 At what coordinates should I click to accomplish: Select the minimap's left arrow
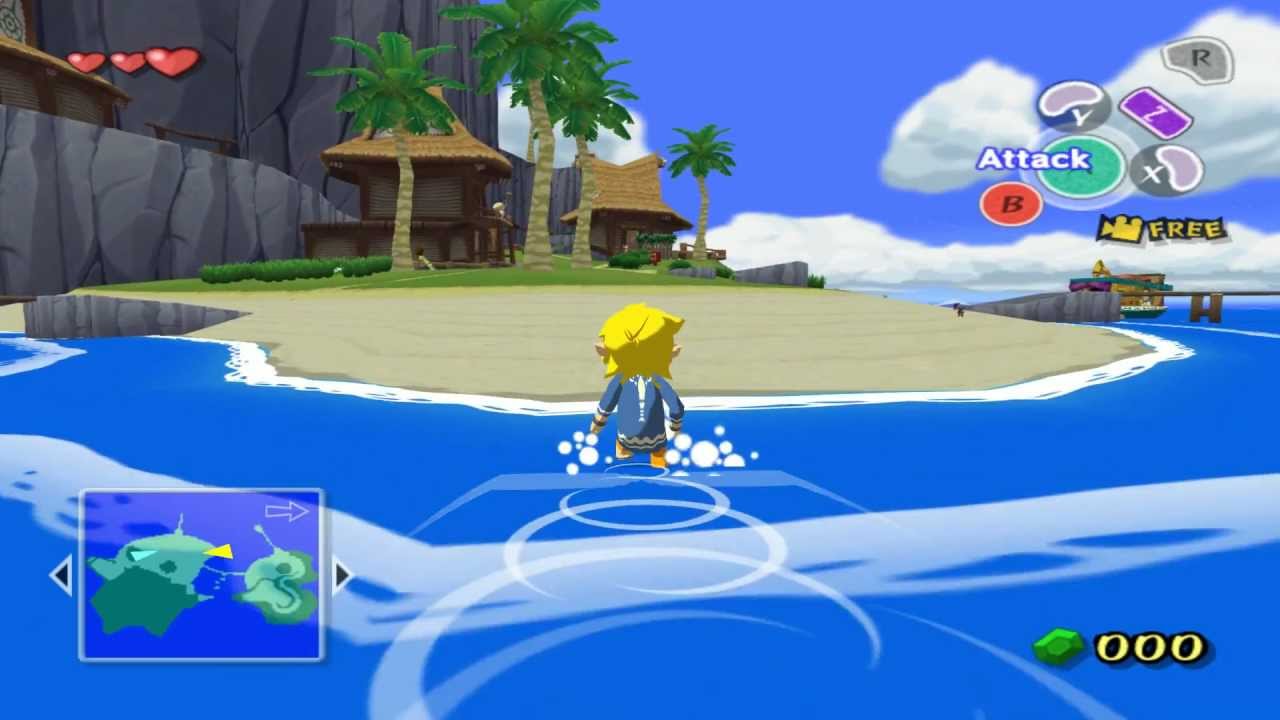(61, 576)
